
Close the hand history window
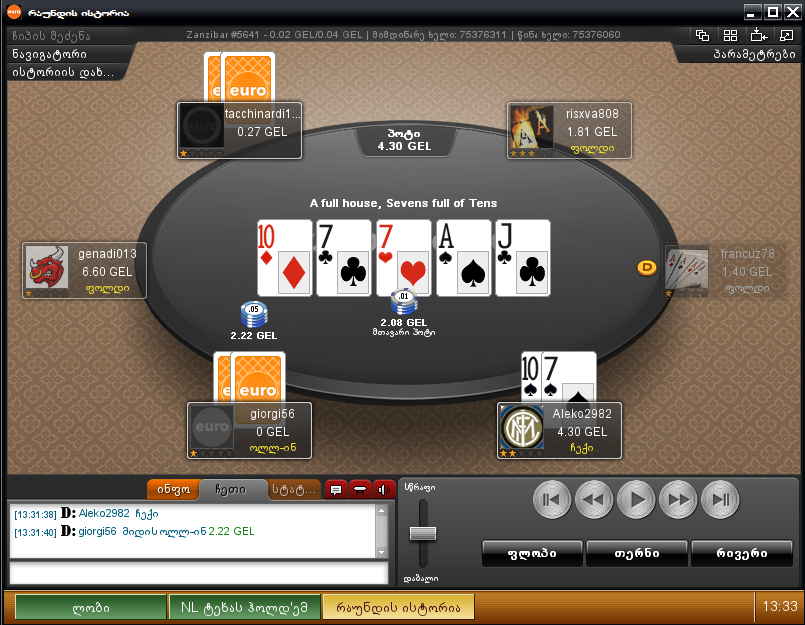(x=790, y=11)
